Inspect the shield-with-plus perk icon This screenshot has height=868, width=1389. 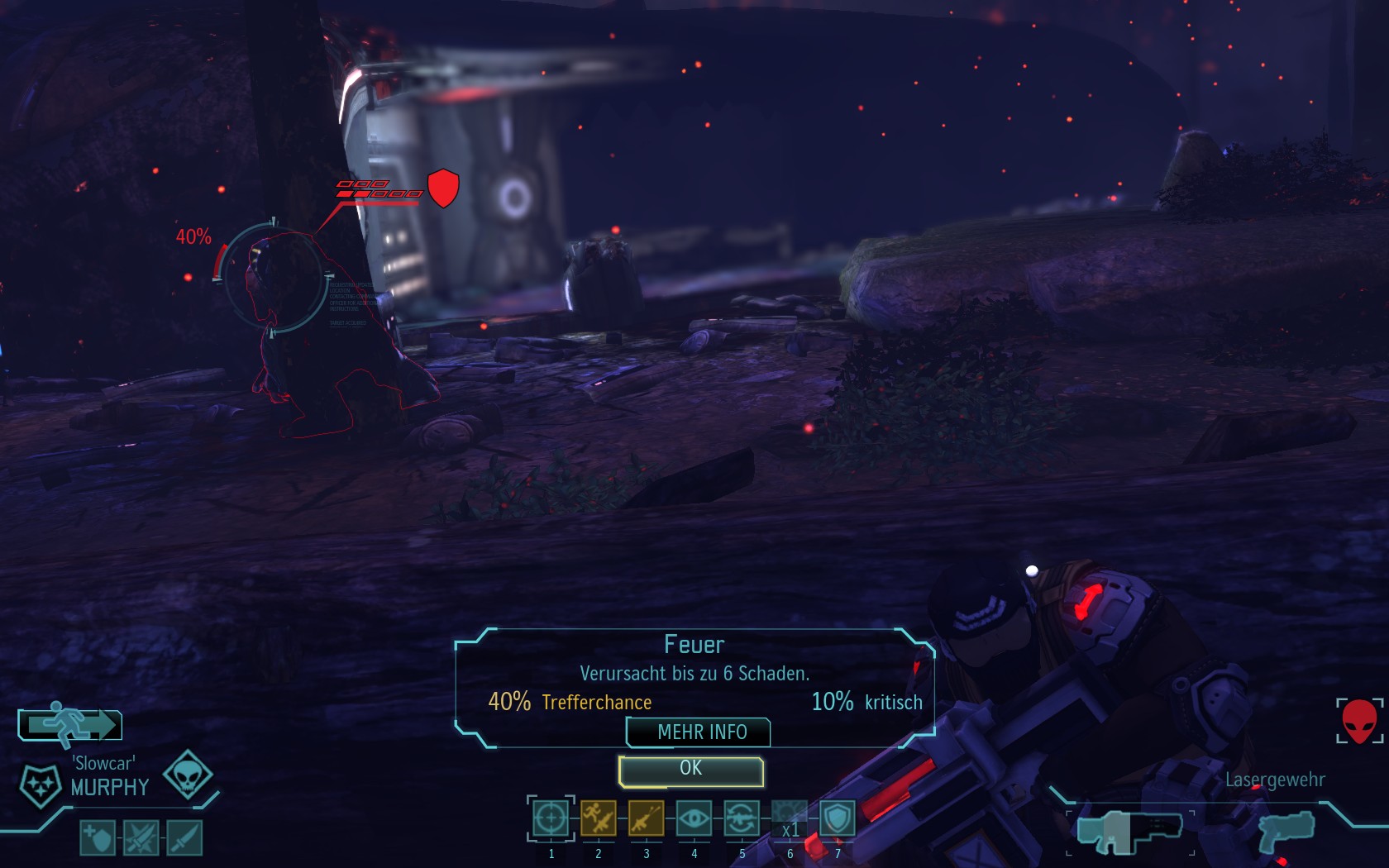[98, 838]
